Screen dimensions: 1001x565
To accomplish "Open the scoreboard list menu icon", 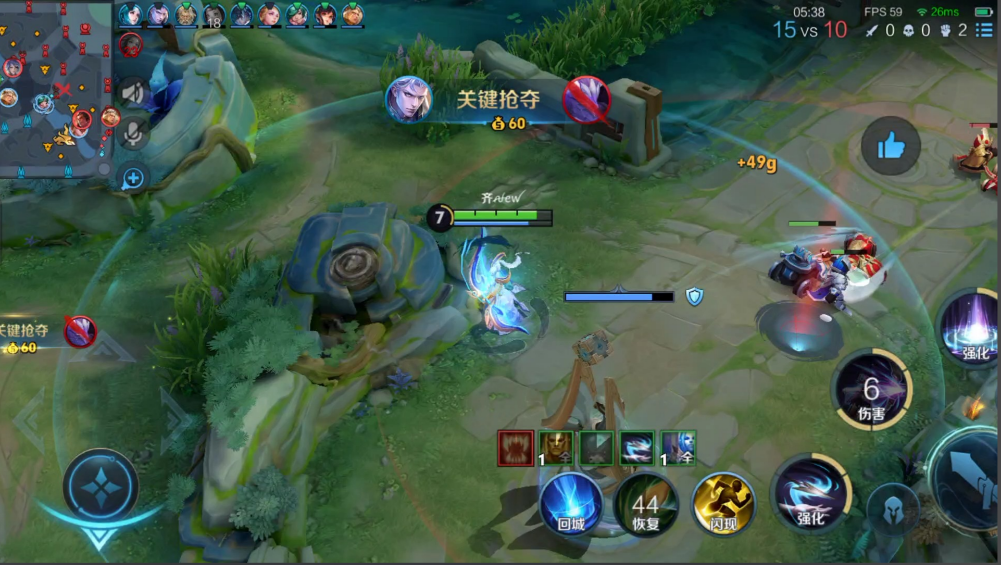I will pyautogui.click(x=986, y=31).
